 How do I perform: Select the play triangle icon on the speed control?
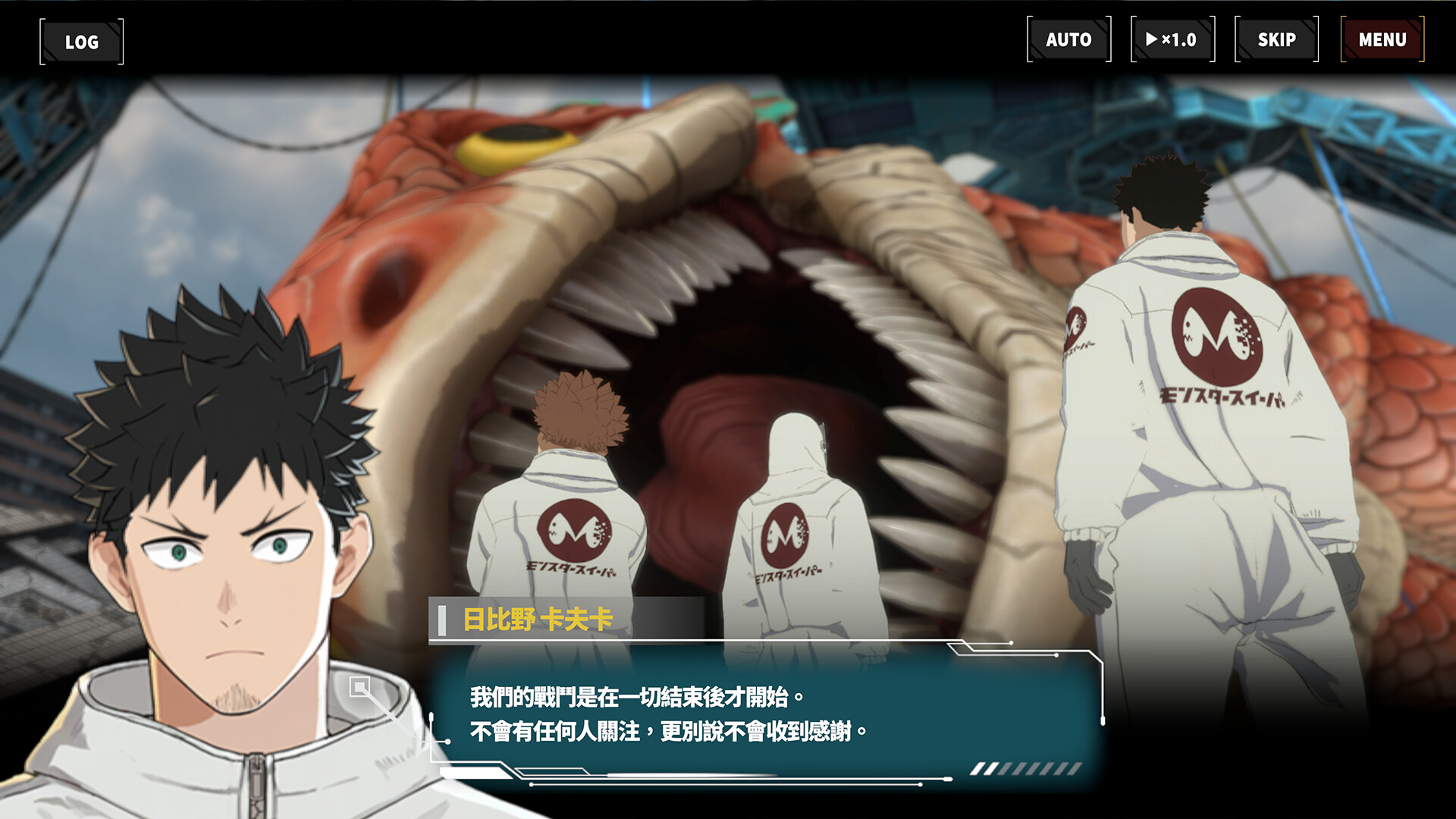click(x=1153, y=39)
